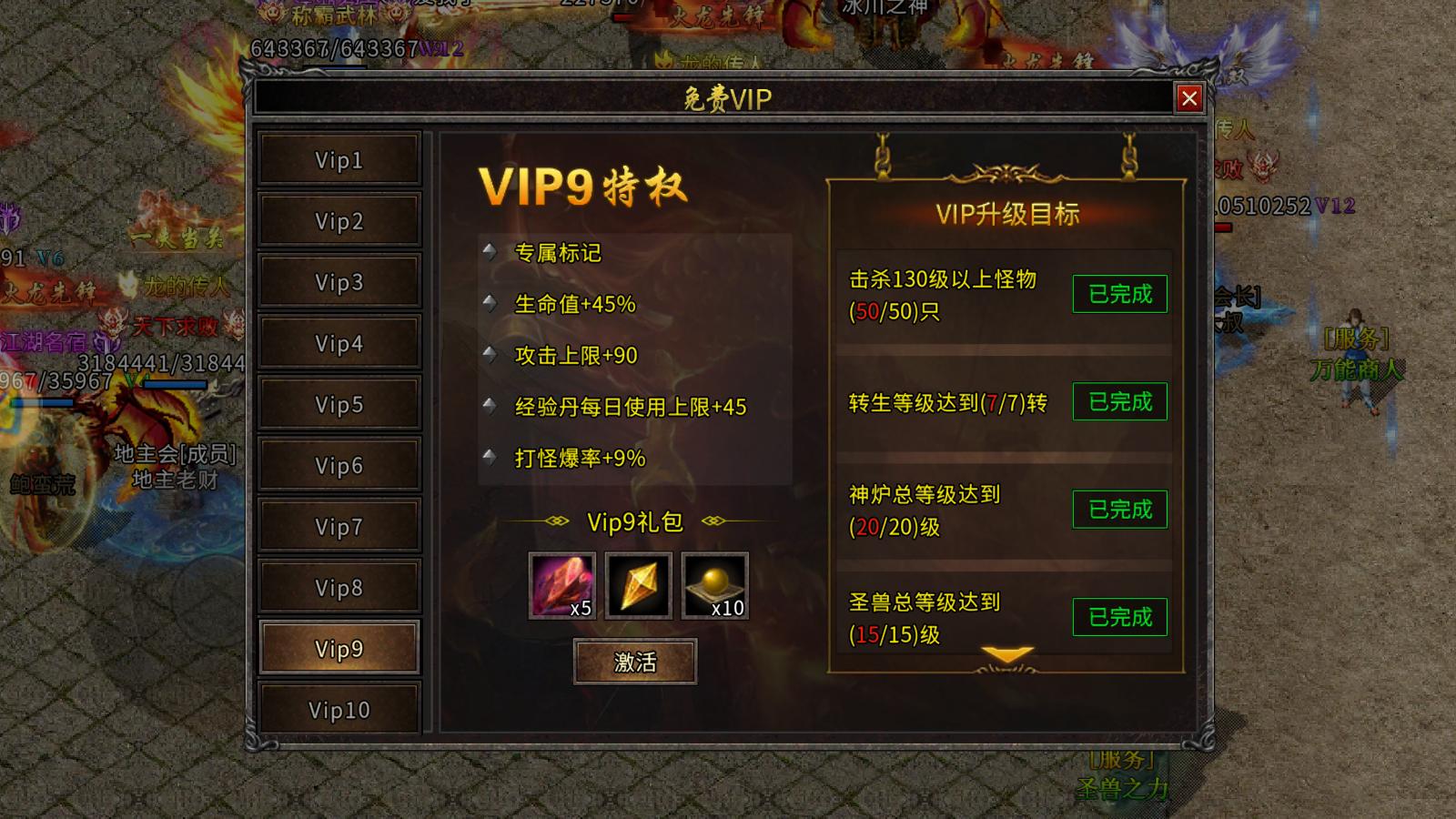1456x819 pixels.
Task: Click 已完成 button for 圣兽总等级达到 goal
Action: point(1119,617)
